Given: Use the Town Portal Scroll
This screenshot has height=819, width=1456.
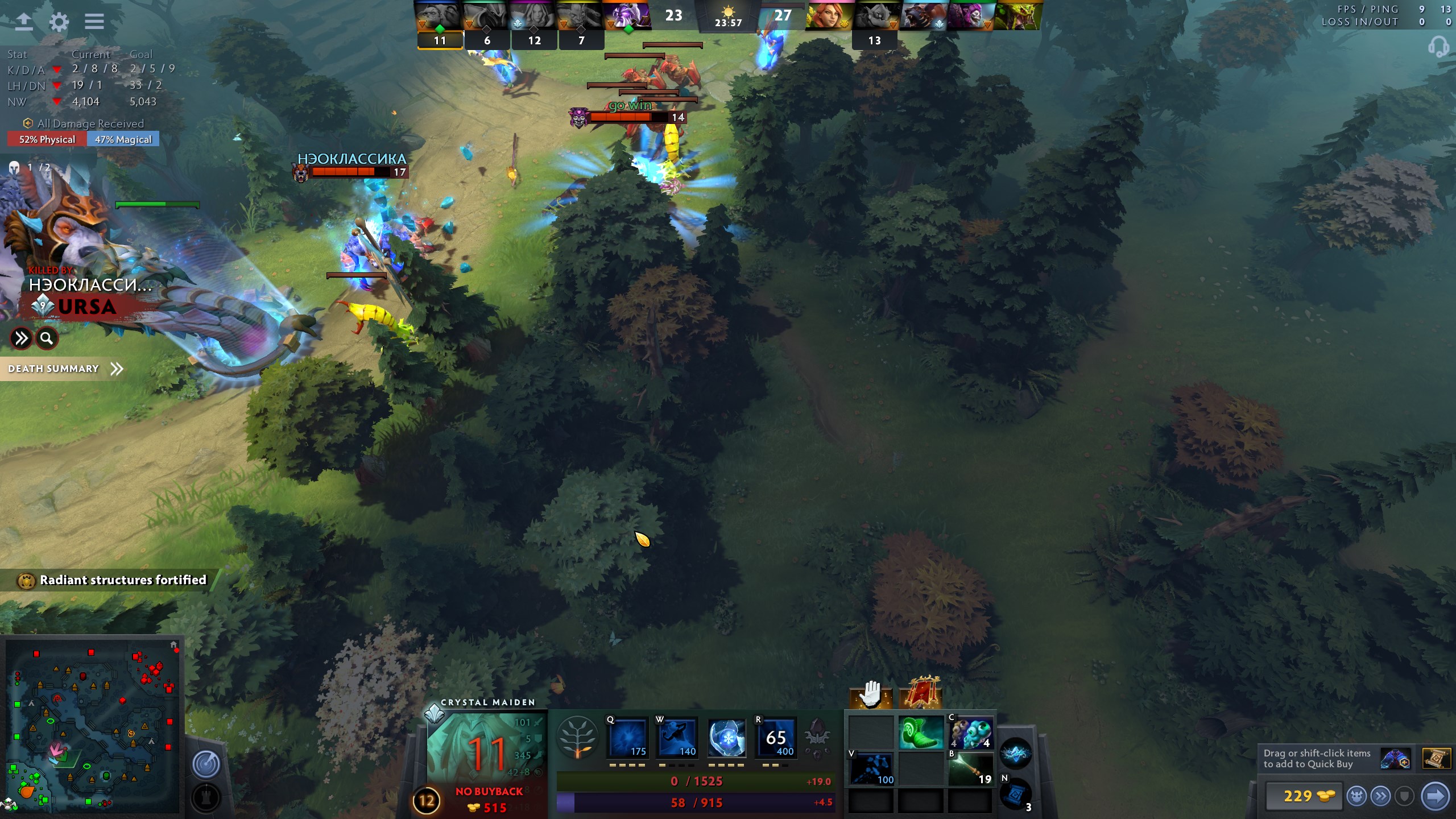Looking at the screenshot, I should (1016, 793).
